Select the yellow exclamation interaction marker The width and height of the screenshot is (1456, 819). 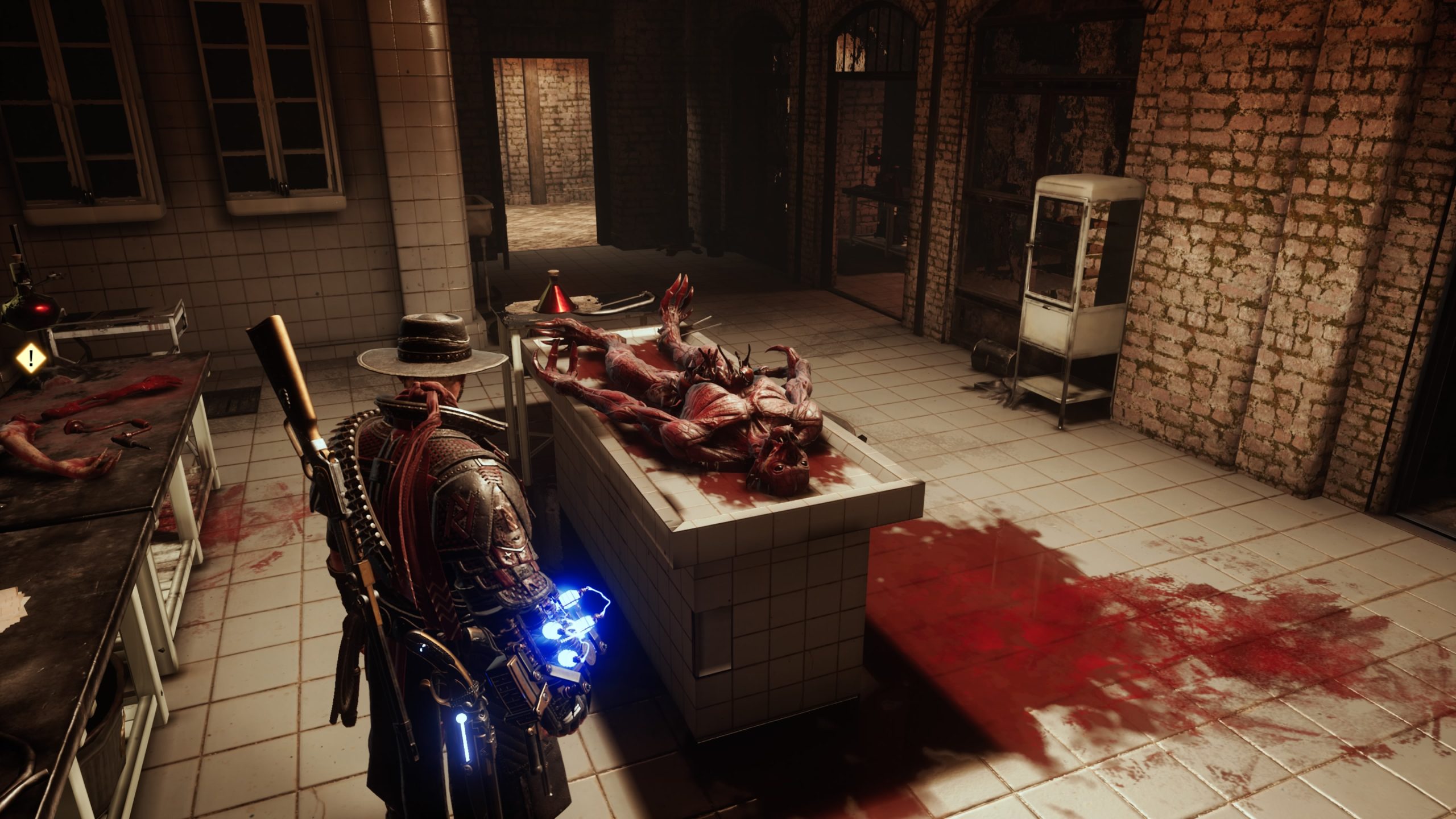pos(31,358)
